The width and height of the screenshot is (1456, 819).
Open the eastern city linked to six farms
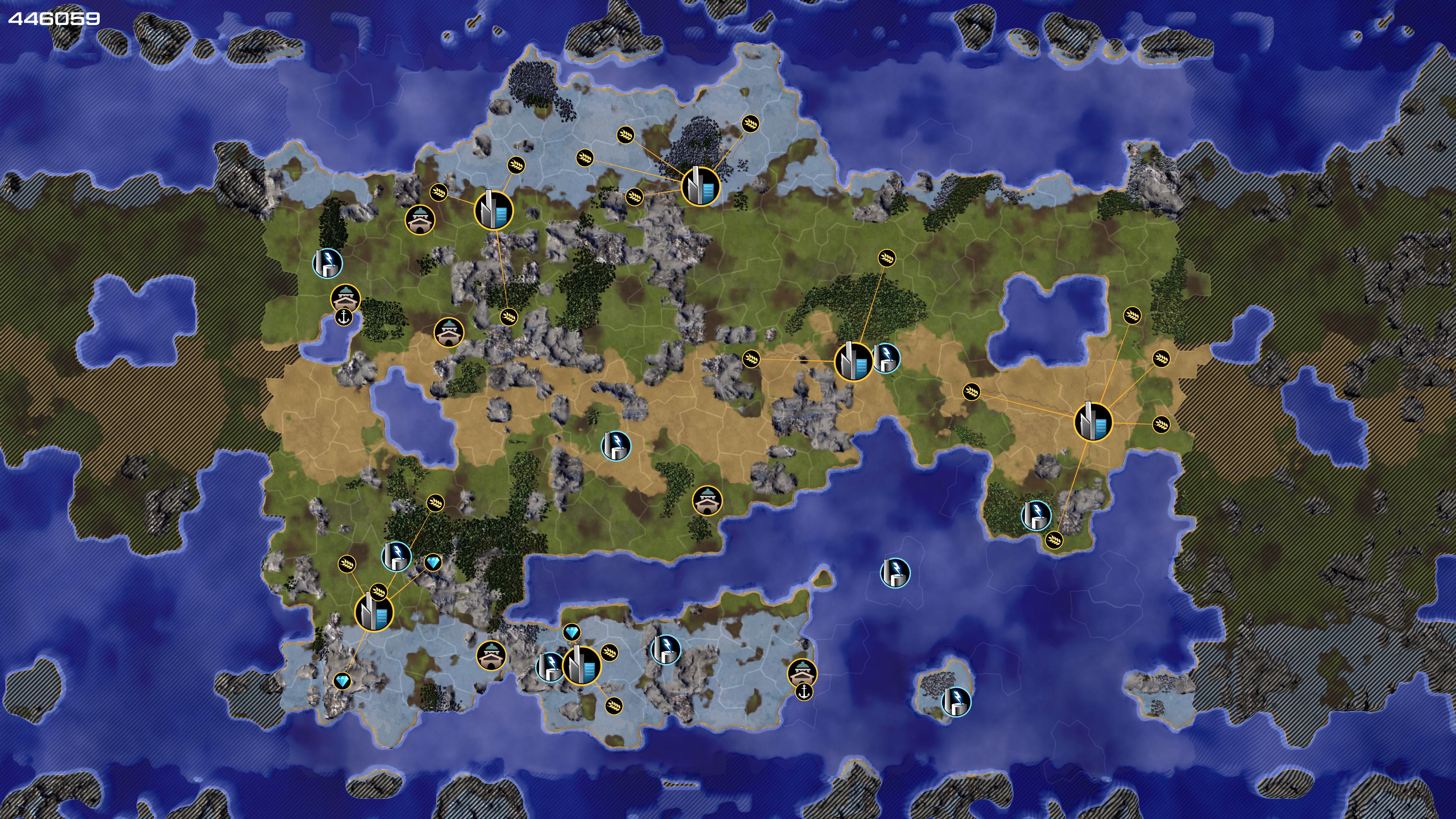1092,422
